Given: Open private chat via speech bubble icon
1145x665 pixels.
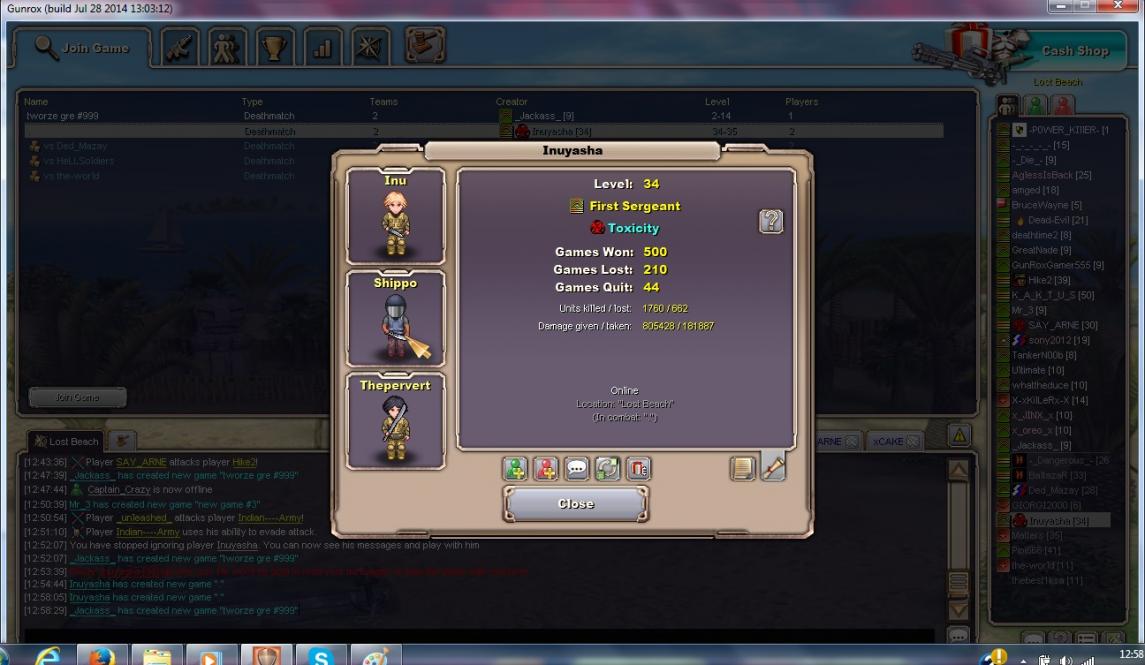Looking at the screenshot, I should tap(577, 468).
